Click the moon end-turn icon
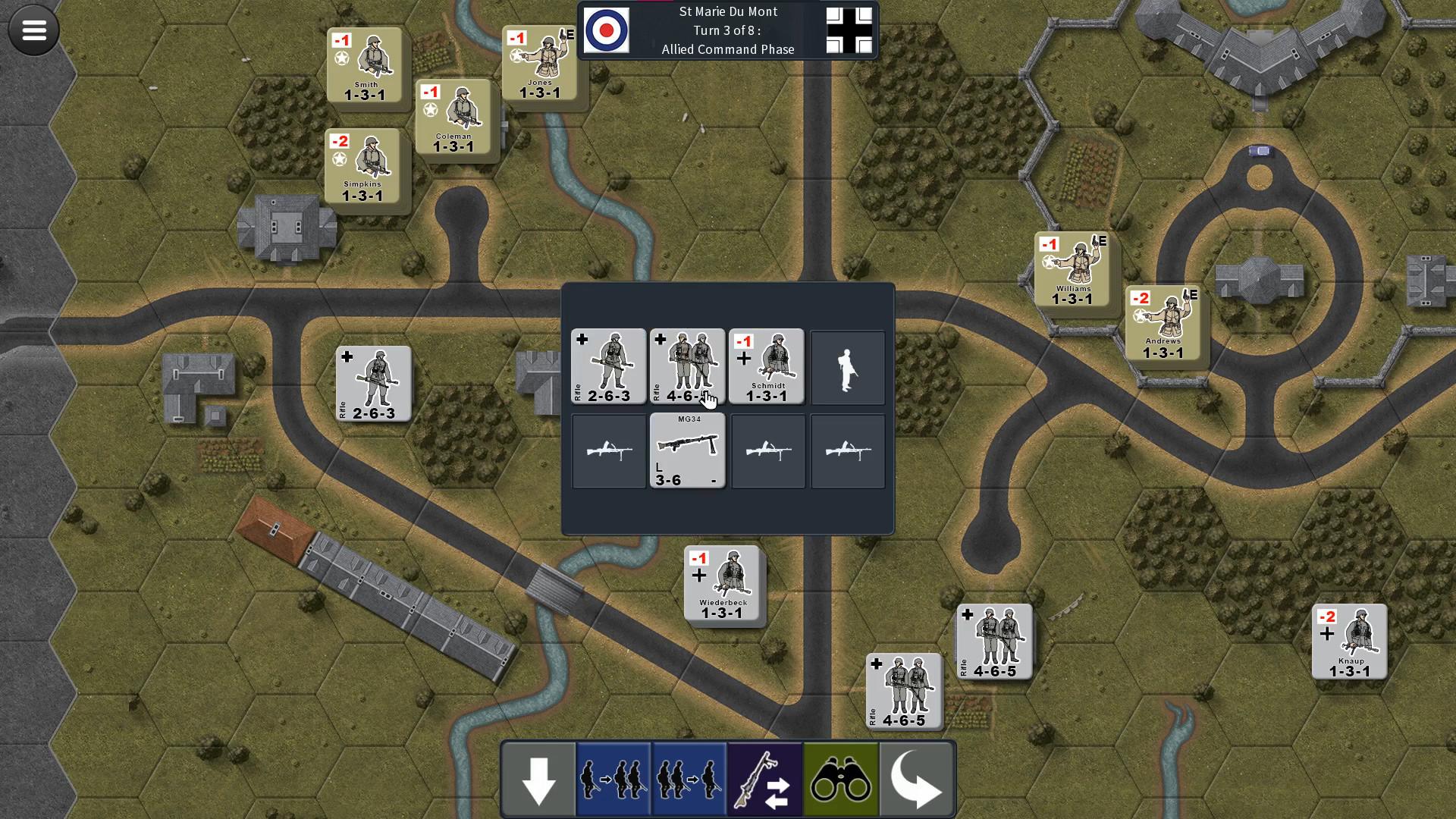Image resolution: width=1456 pixels, height=819 pixels. (917, 778)
